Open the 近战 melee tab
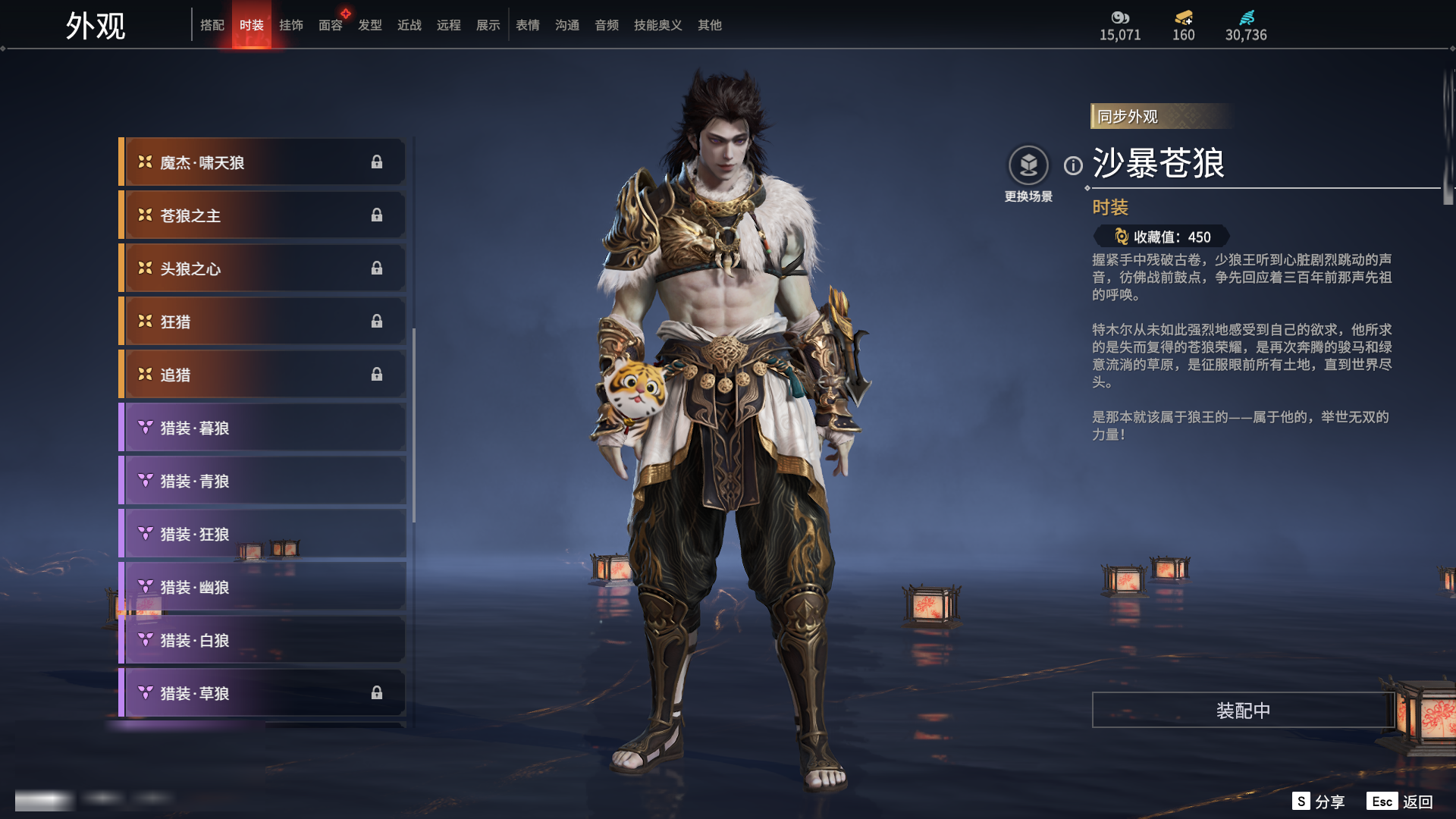Viewport: 1456px width, 819px height. tap(409, 25)
